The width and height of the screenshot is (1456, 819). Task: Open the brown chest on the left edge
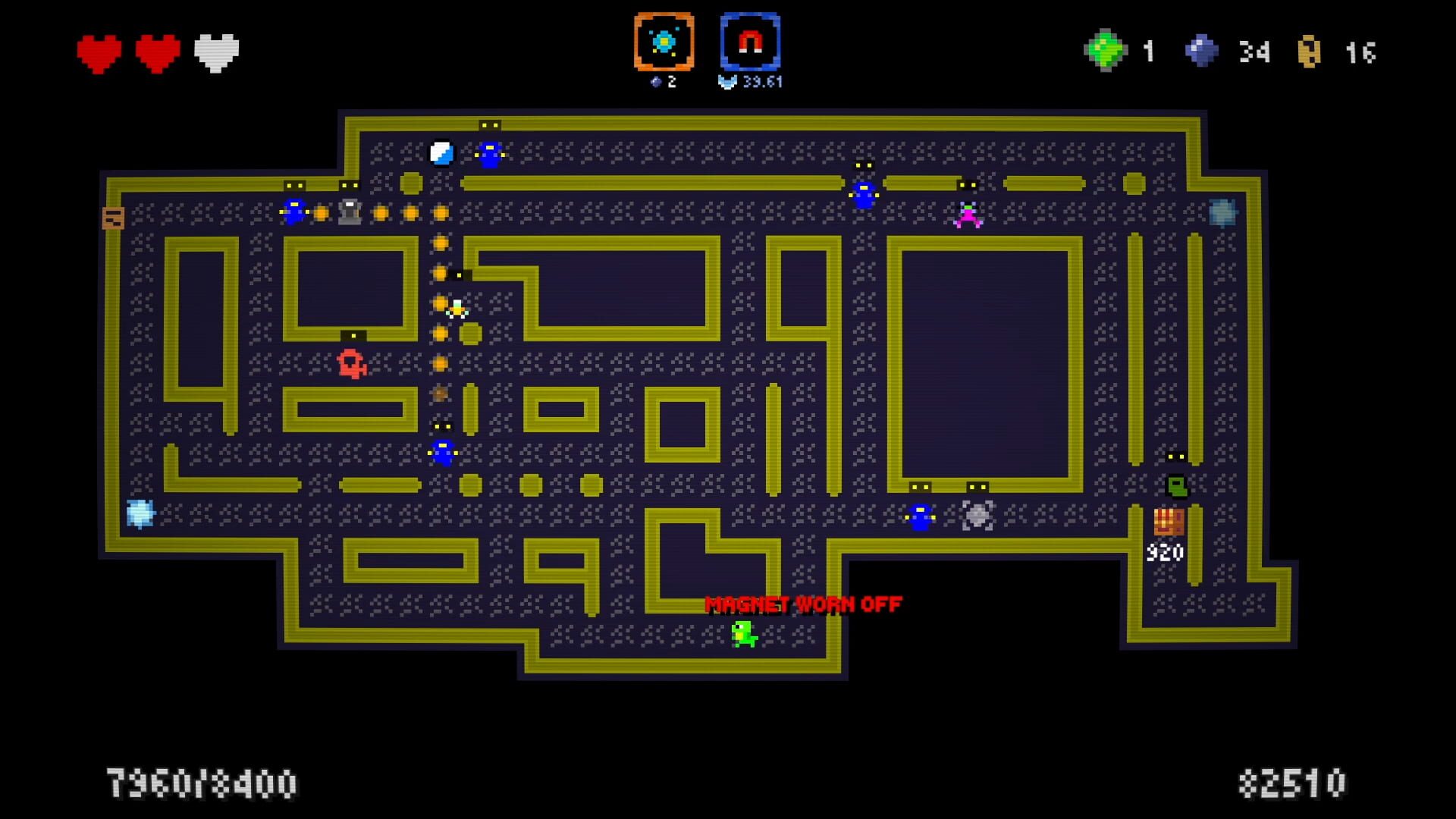(x=112, y=218)
